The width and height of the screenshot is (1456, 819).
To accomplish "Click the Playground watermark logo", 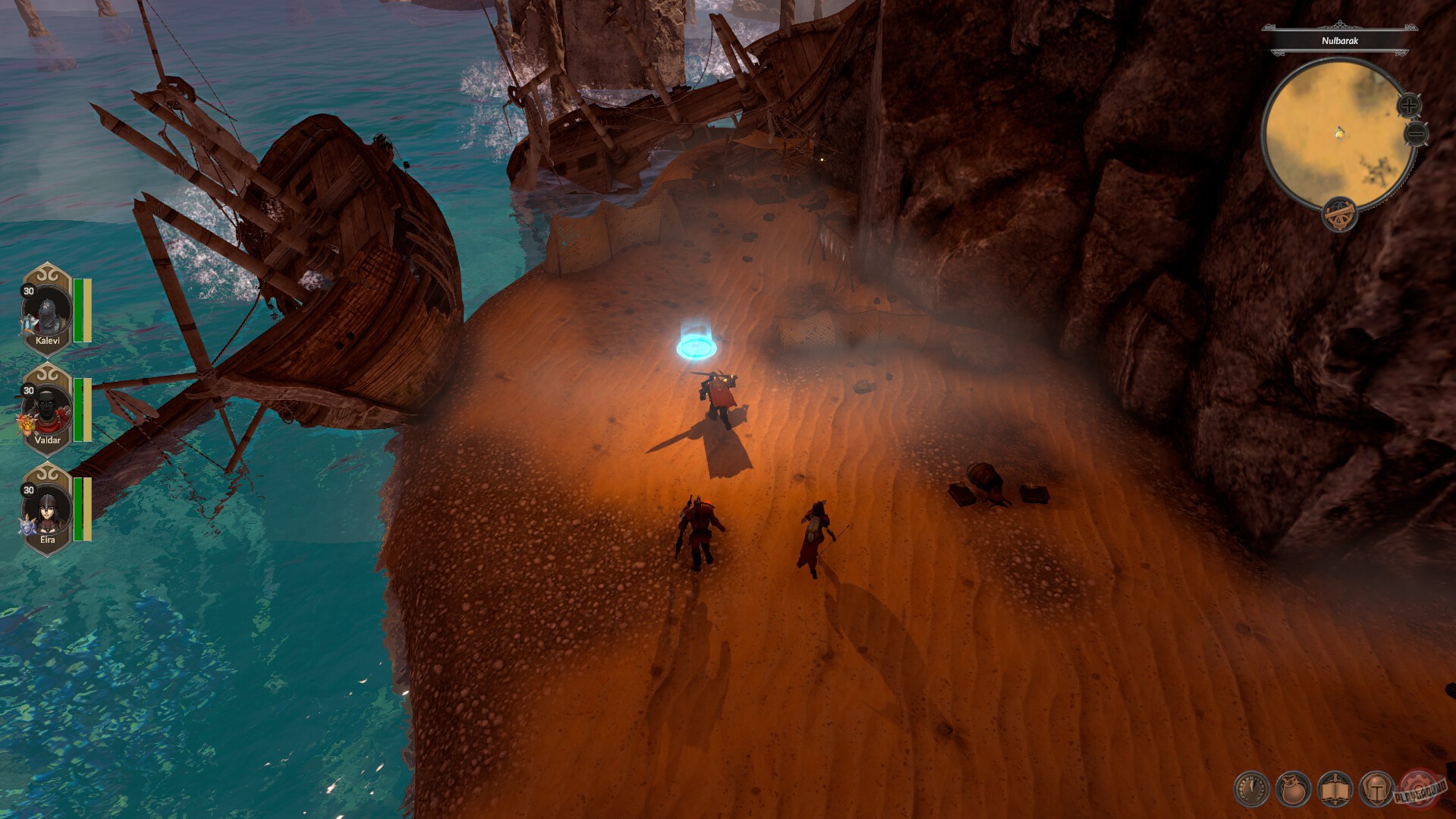I will point(1420,788).
